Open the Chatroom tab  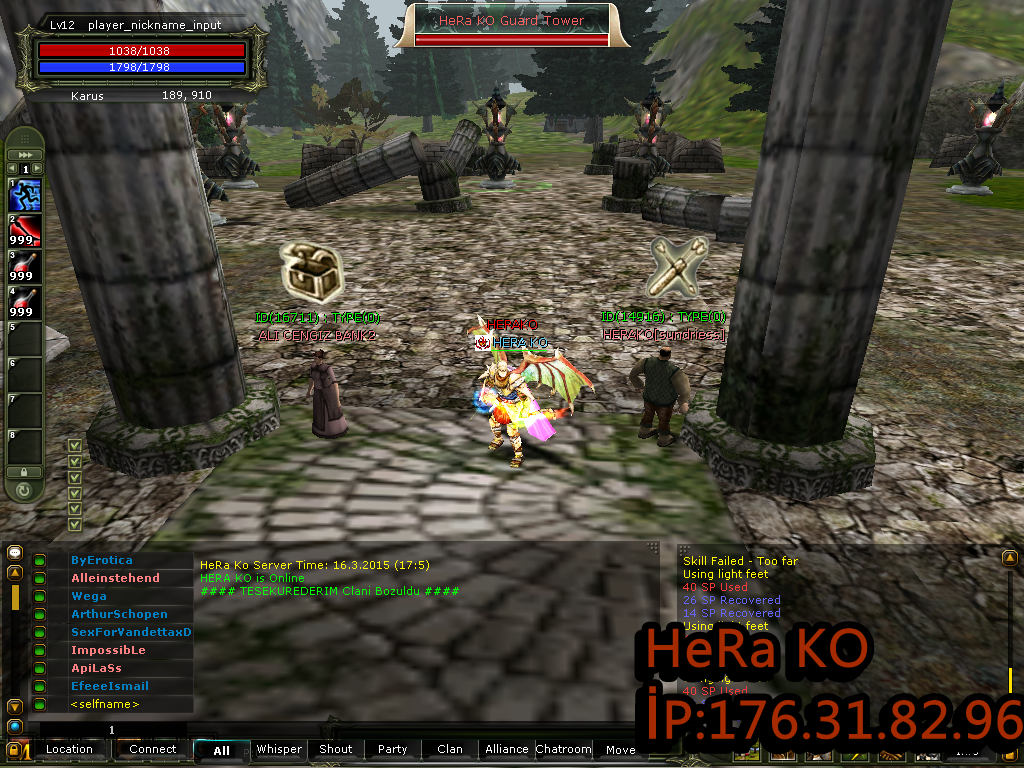click(x=563, y=749)
